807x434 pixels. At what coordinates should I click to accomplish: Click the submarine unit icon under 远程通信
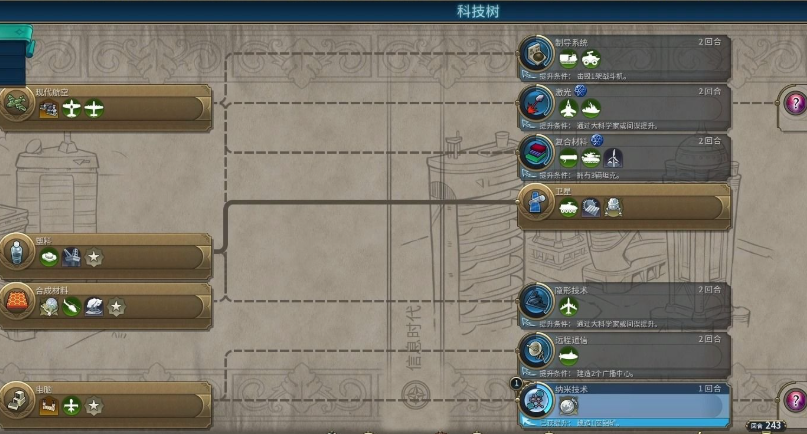point(569,355)
